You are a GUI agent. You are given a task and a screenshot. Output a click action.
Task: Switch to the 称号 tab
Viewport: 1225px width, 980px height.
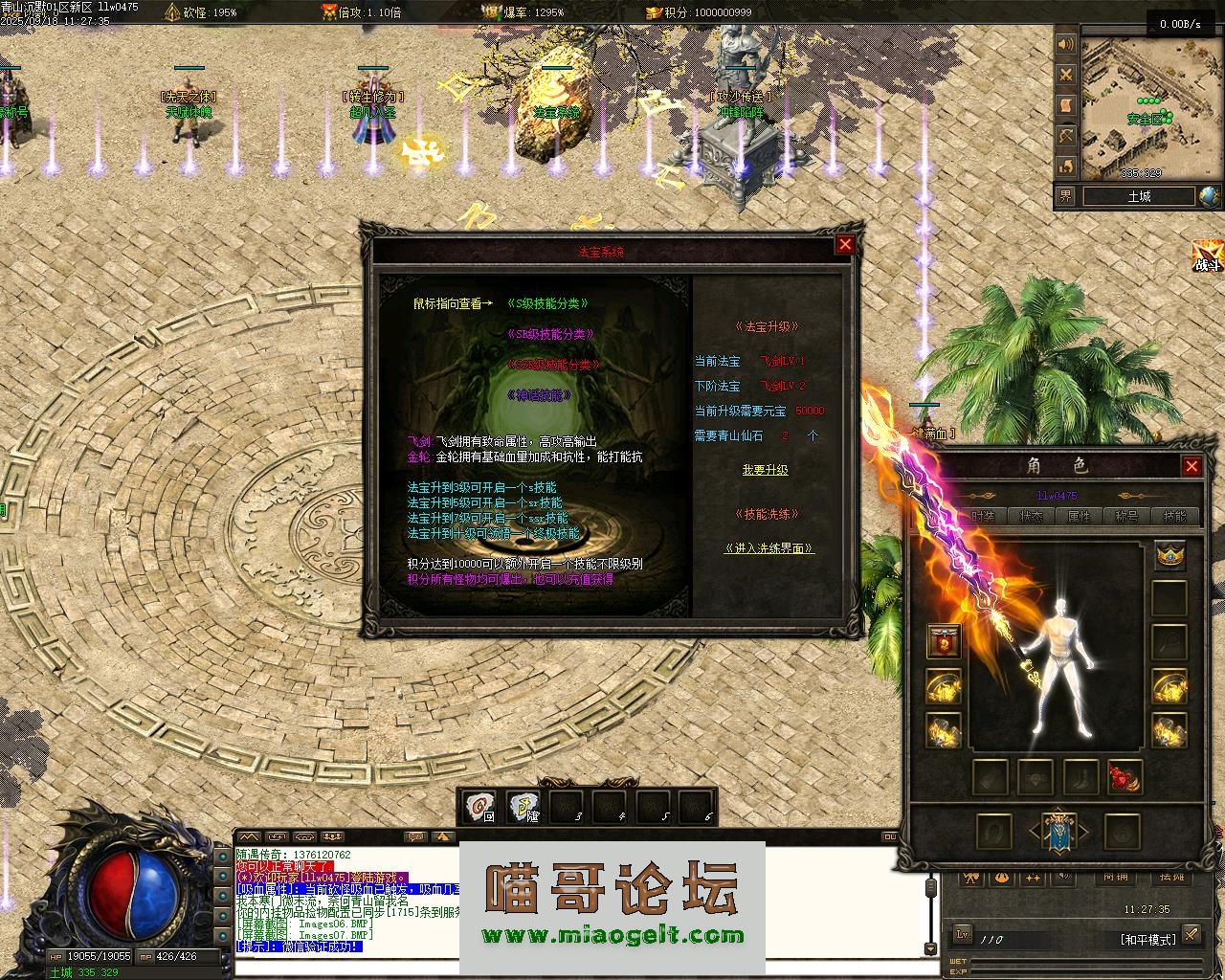[1126, 516]
